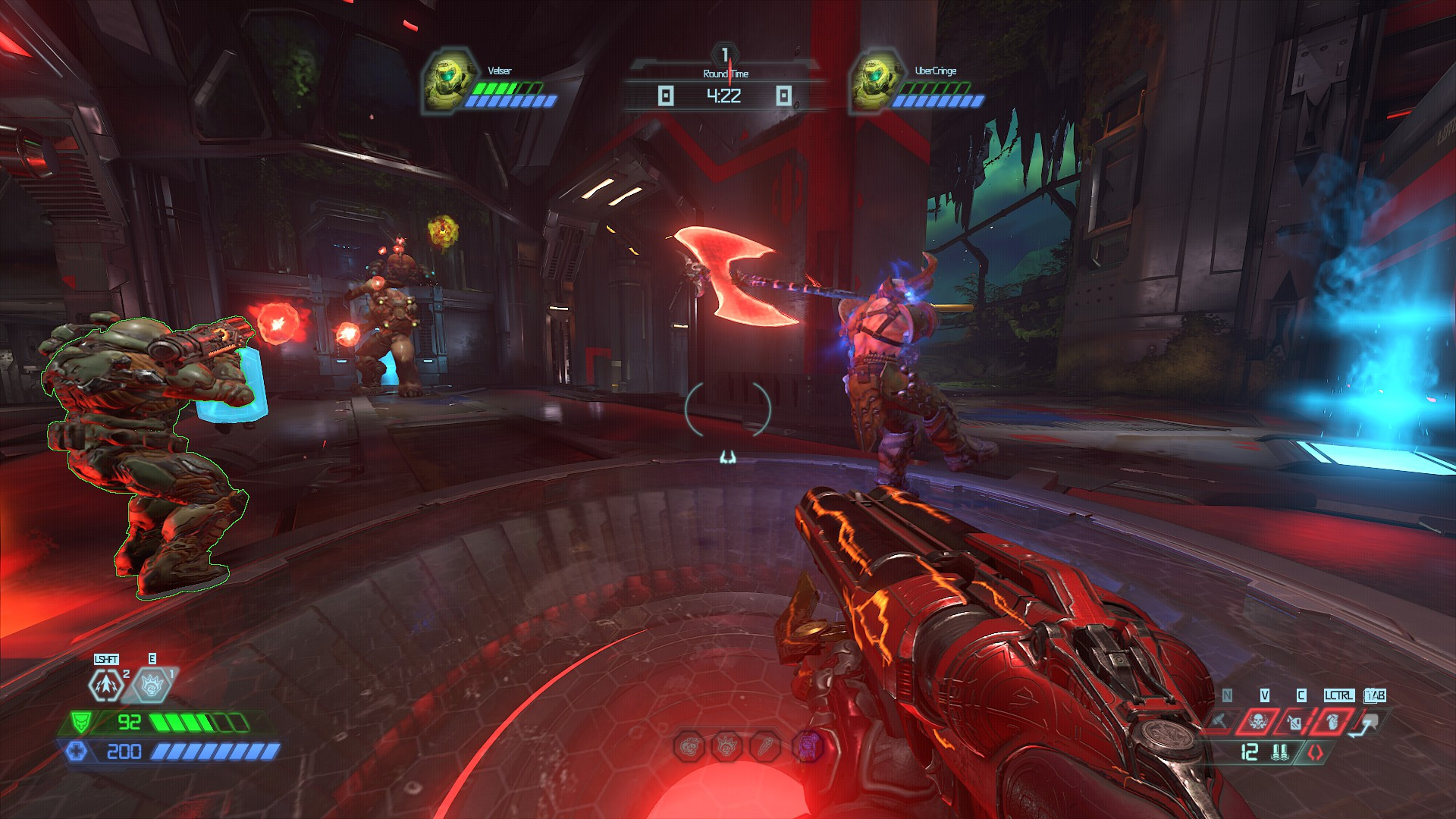Click the crowned demon head icon at bottom center
This screenshot has width=1456, height=819.
click(726, 745)
